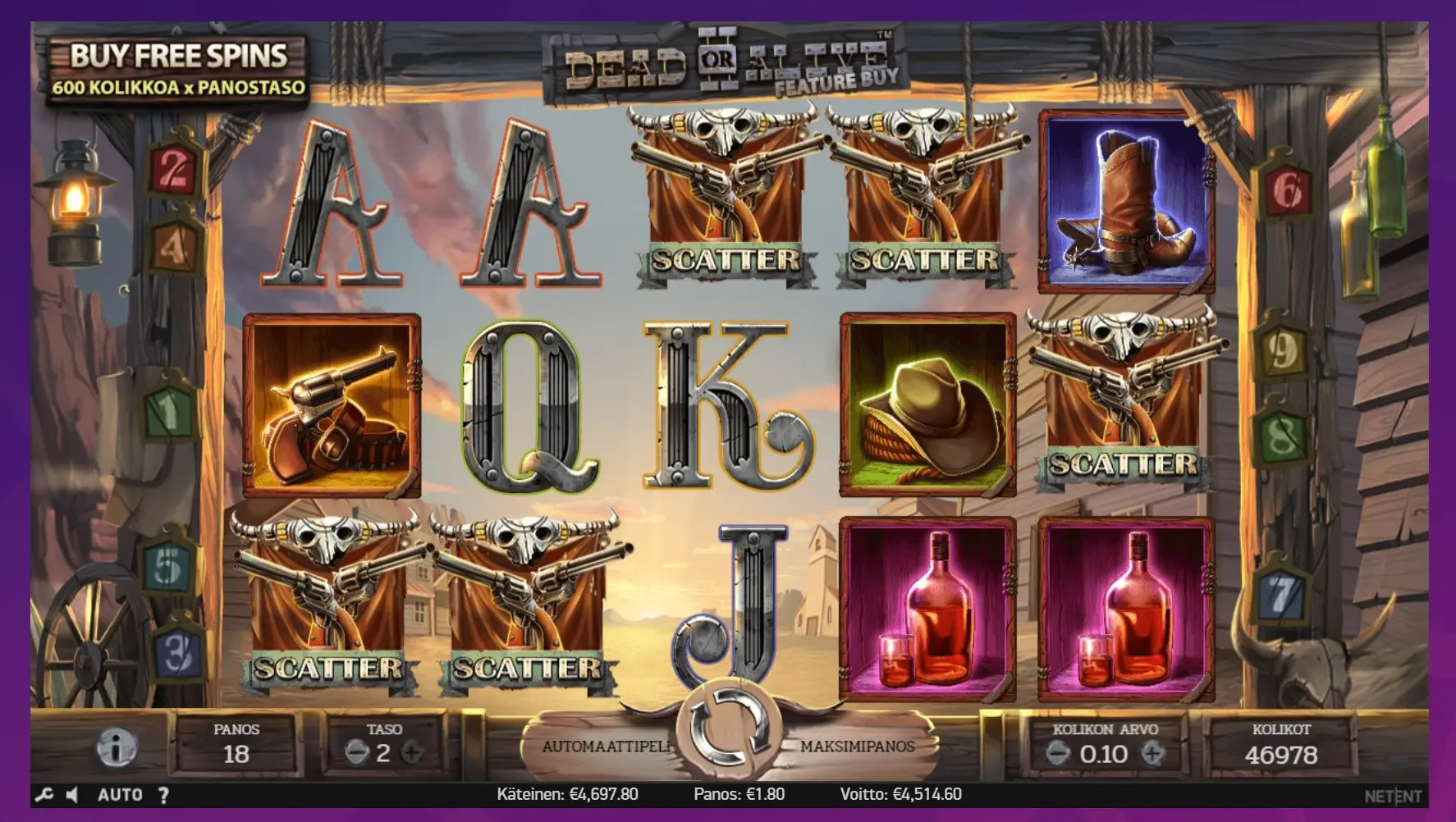Screen dimensions: 1456x822
Task: Lower the Kolikon Arvo coin value
Action: 1058,753
